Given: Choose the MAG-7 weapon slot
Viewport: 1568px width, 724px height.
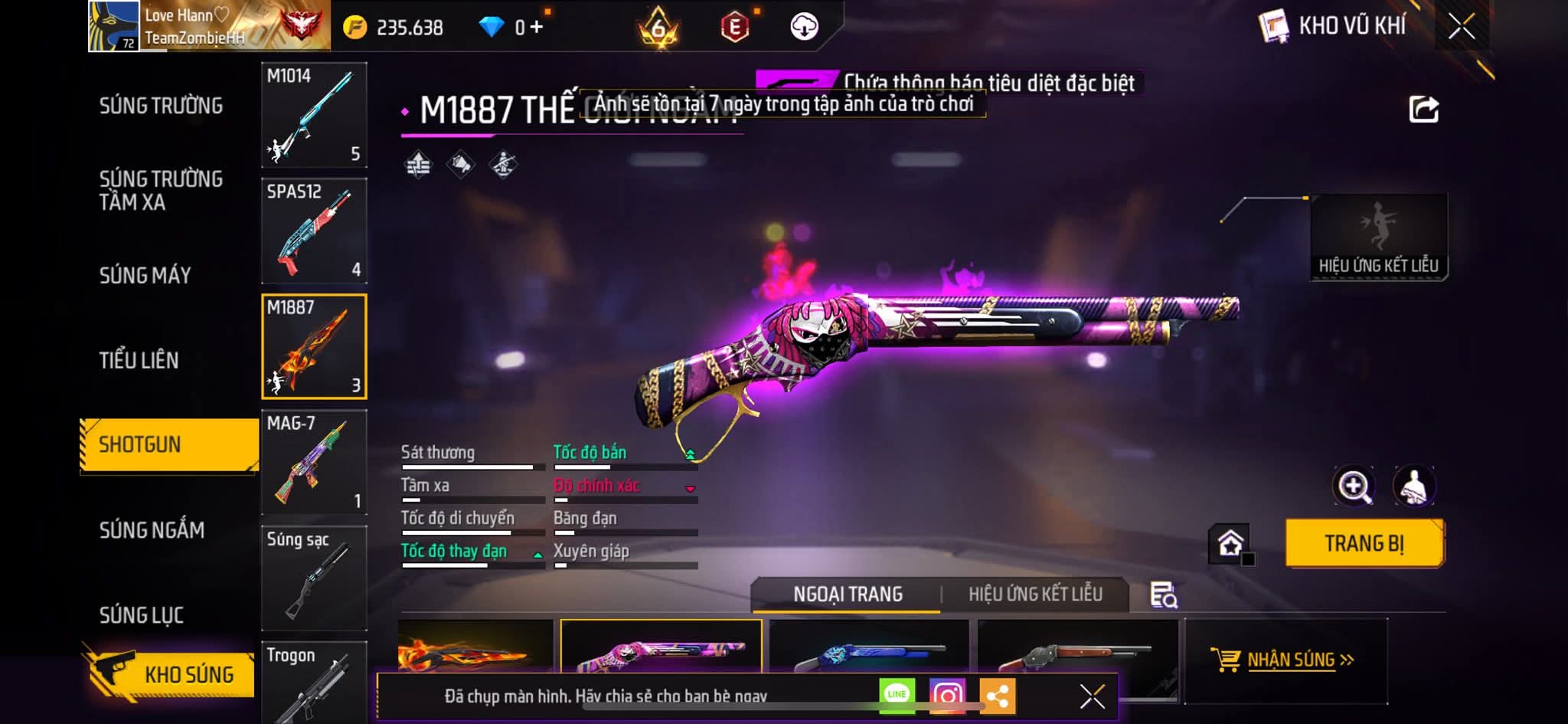Looking at the screenshot, I should pyautogui.click(x=314, y=462).
